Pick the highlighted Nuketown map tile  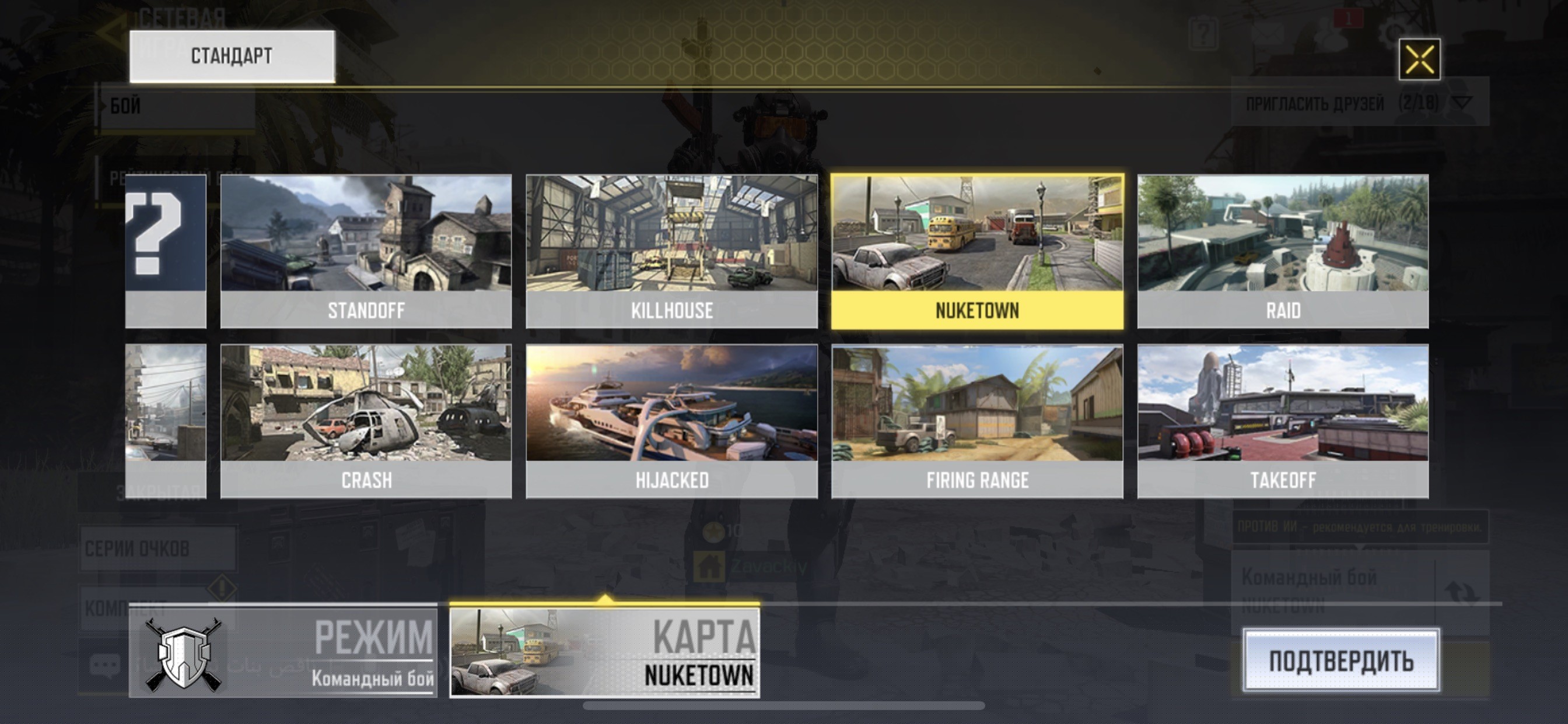tap(977, 251)
